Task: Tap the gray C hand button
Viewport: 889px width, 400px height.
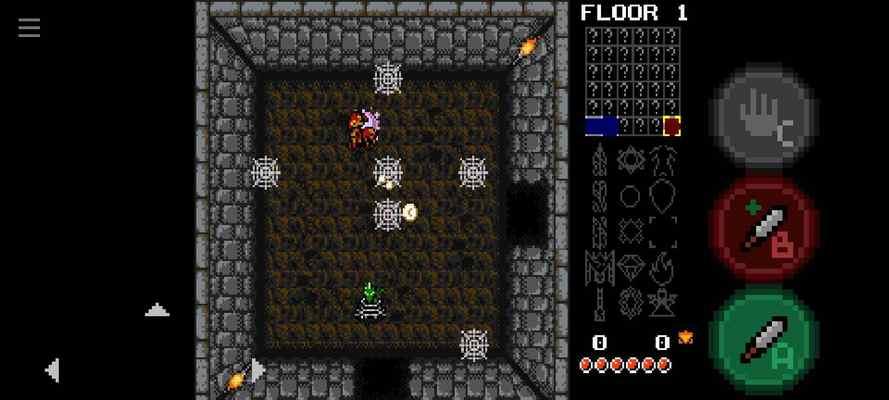Action: [764, 118]
